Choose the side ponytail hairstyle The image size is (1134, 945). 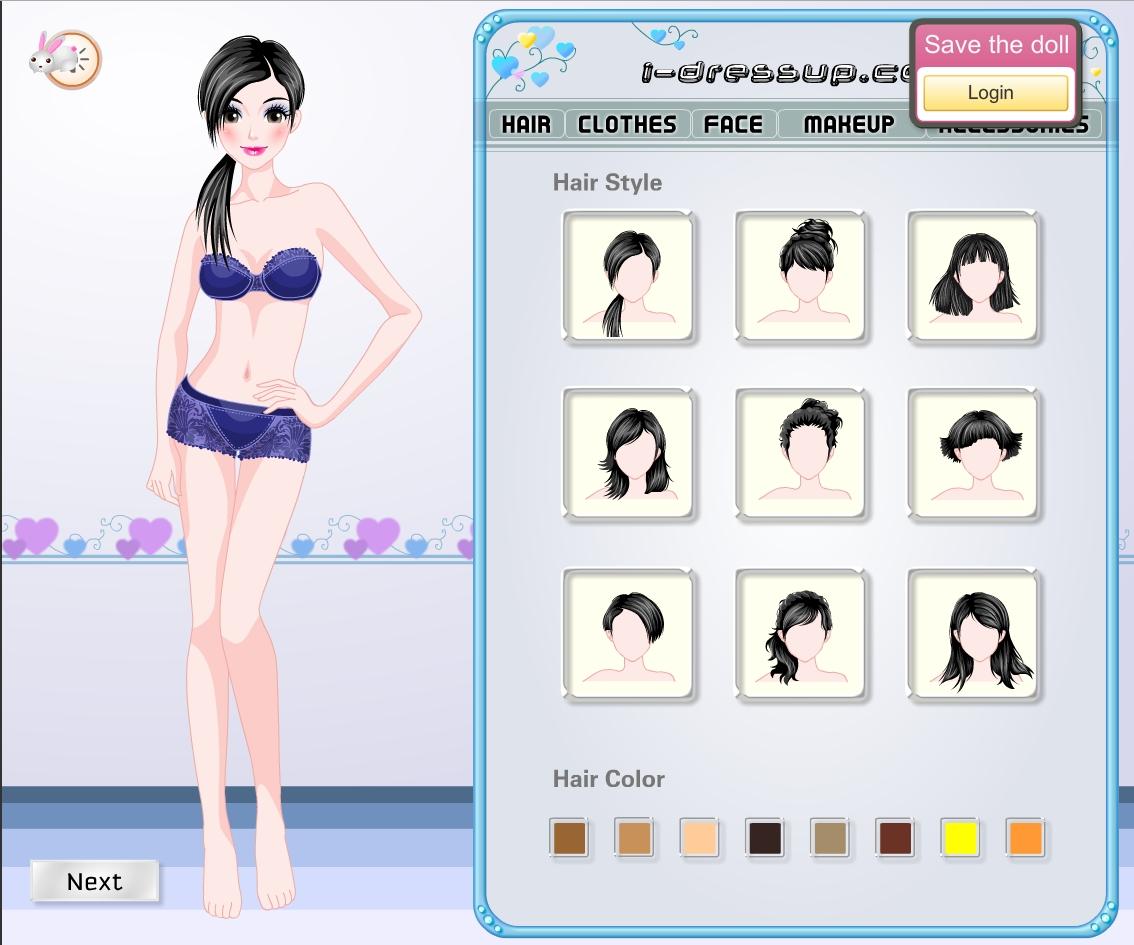click(x=629, y=276)
